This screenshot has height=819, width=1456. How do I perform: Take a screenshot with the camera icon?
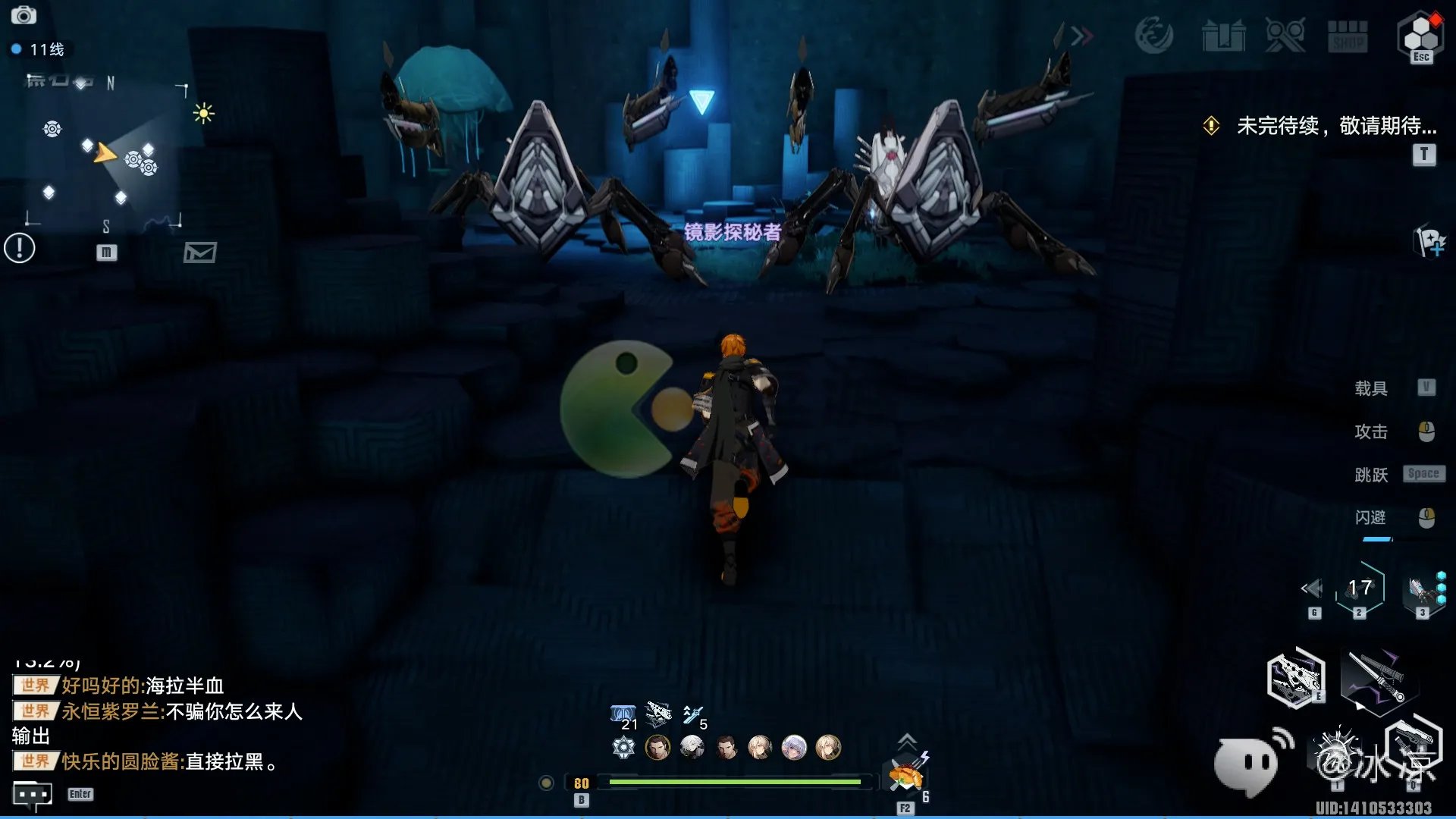click(24, 15)
